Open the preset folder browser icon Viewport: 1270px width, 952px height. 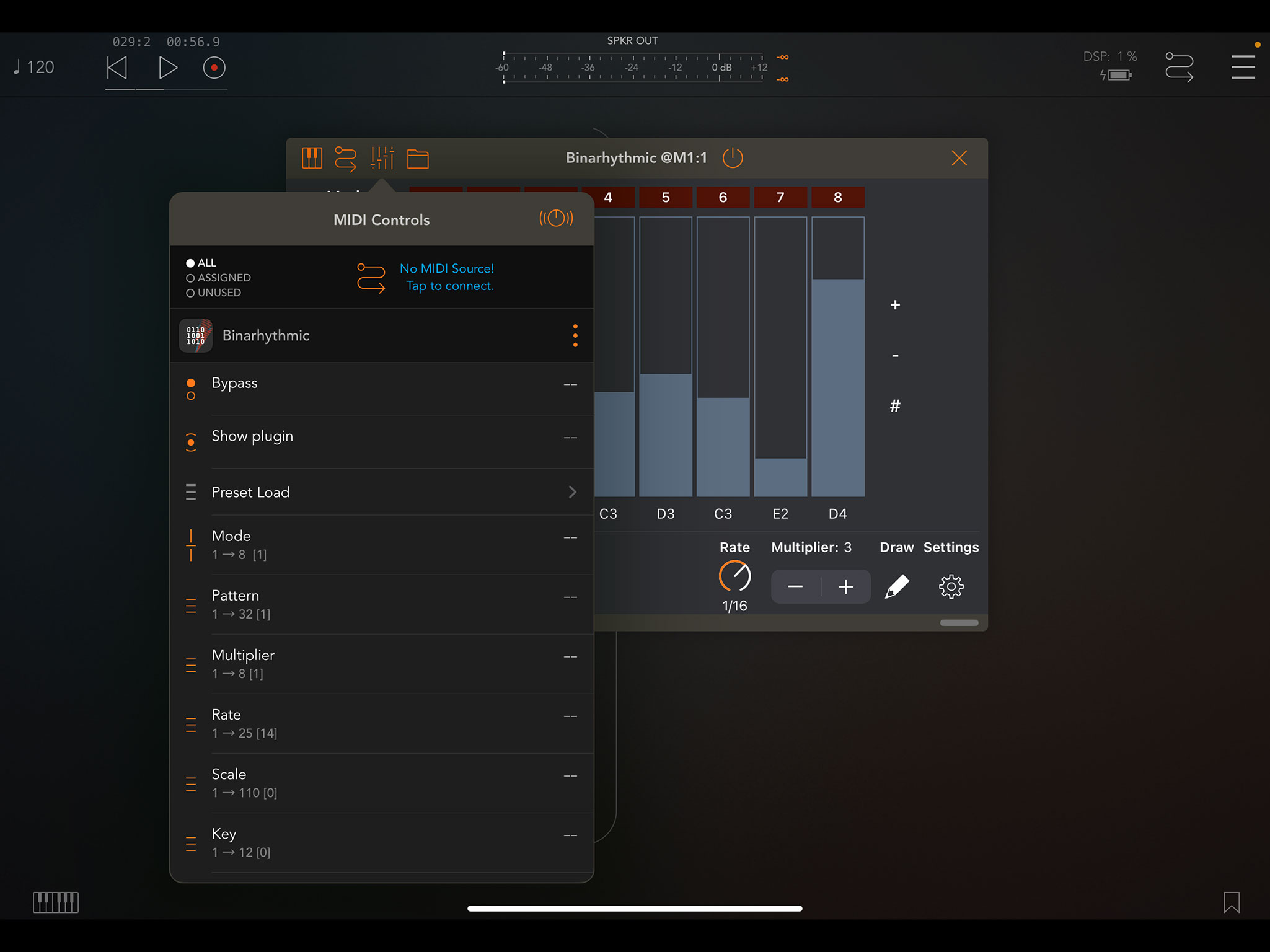click(418, 158)
